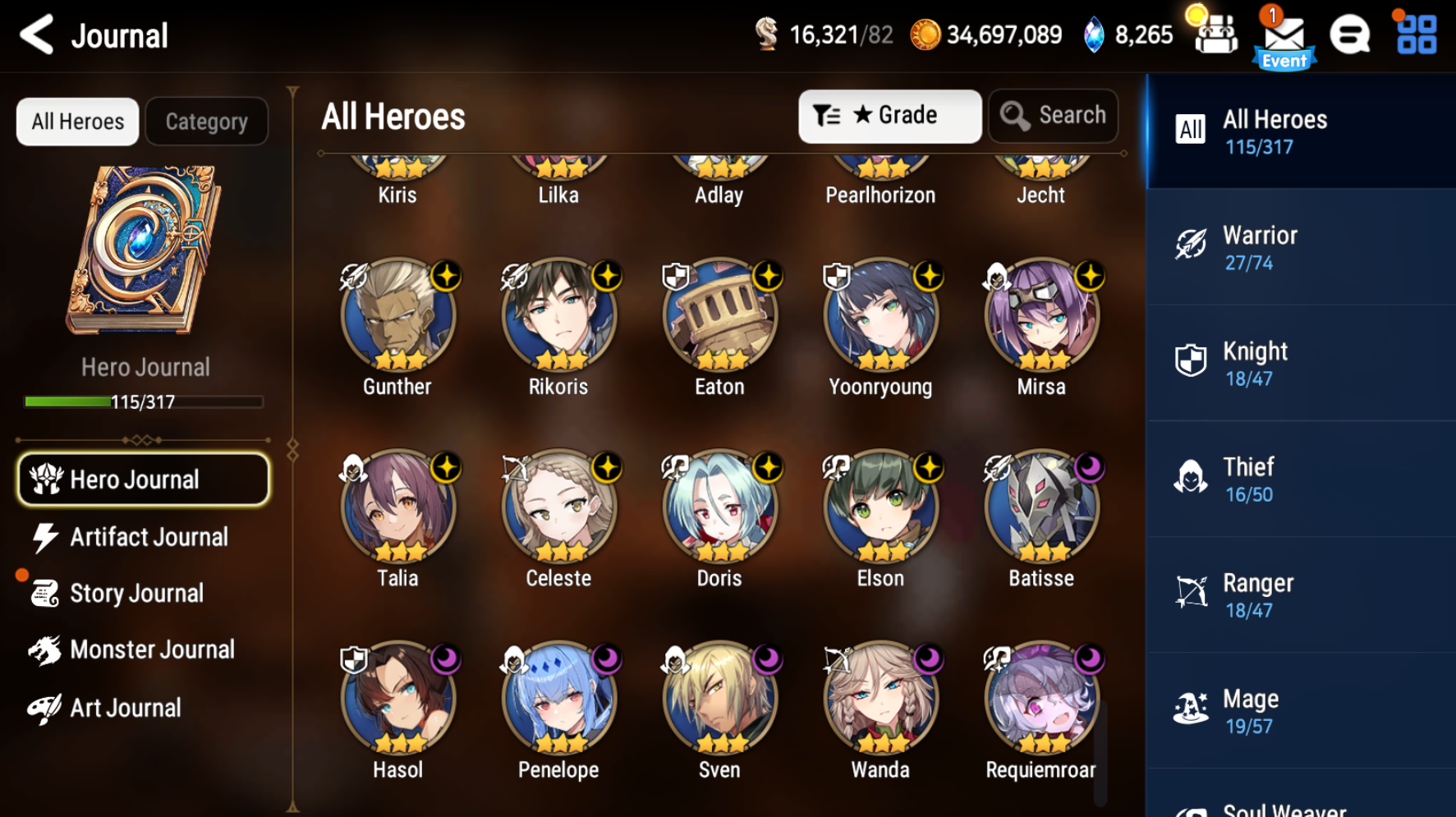Toggle the Ranger class filter
Screen dimensions: 1456x817
(x=1191, y=592)
